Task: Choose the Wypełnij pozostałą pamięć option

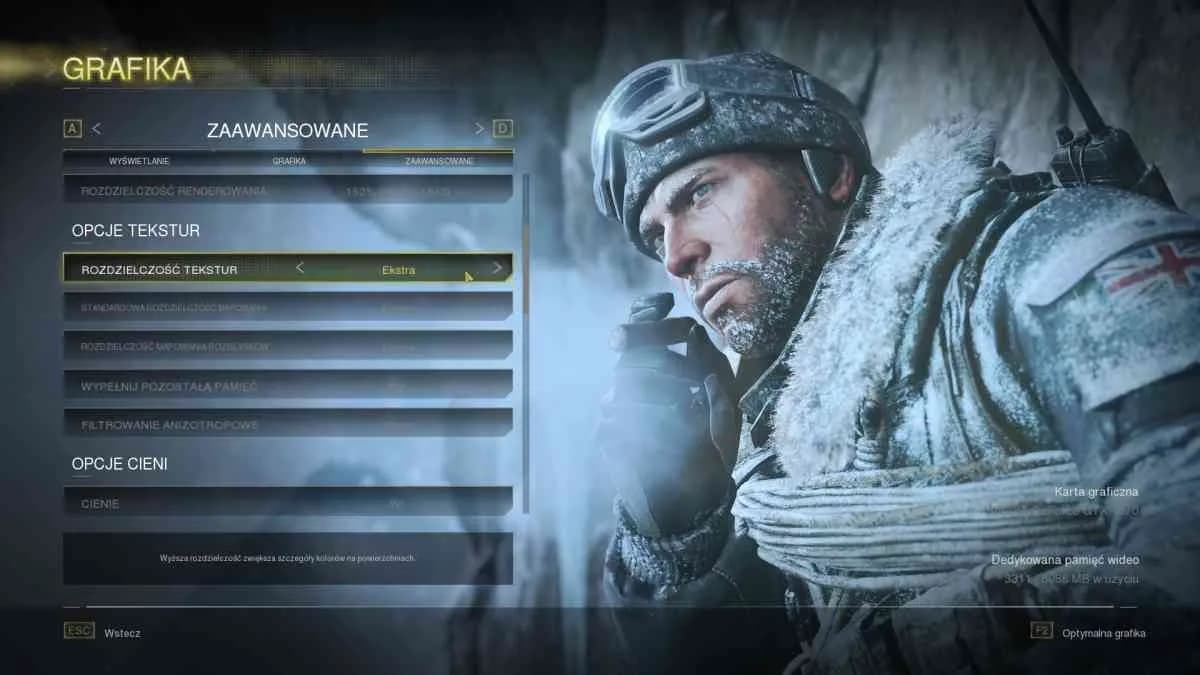Action: [x=288, y=385]
